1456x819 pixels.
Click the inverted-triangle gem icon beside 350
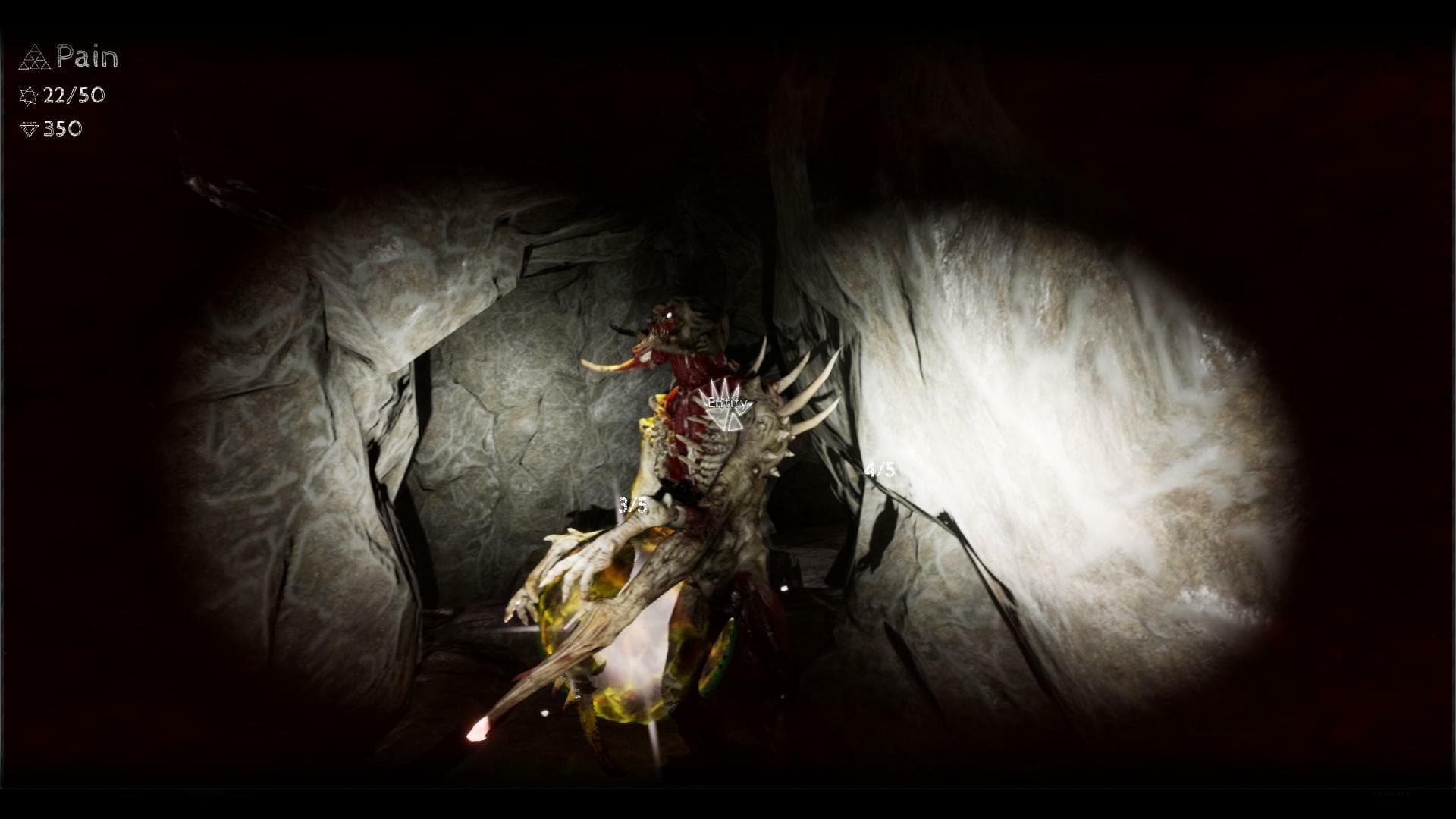pos(28,128)
